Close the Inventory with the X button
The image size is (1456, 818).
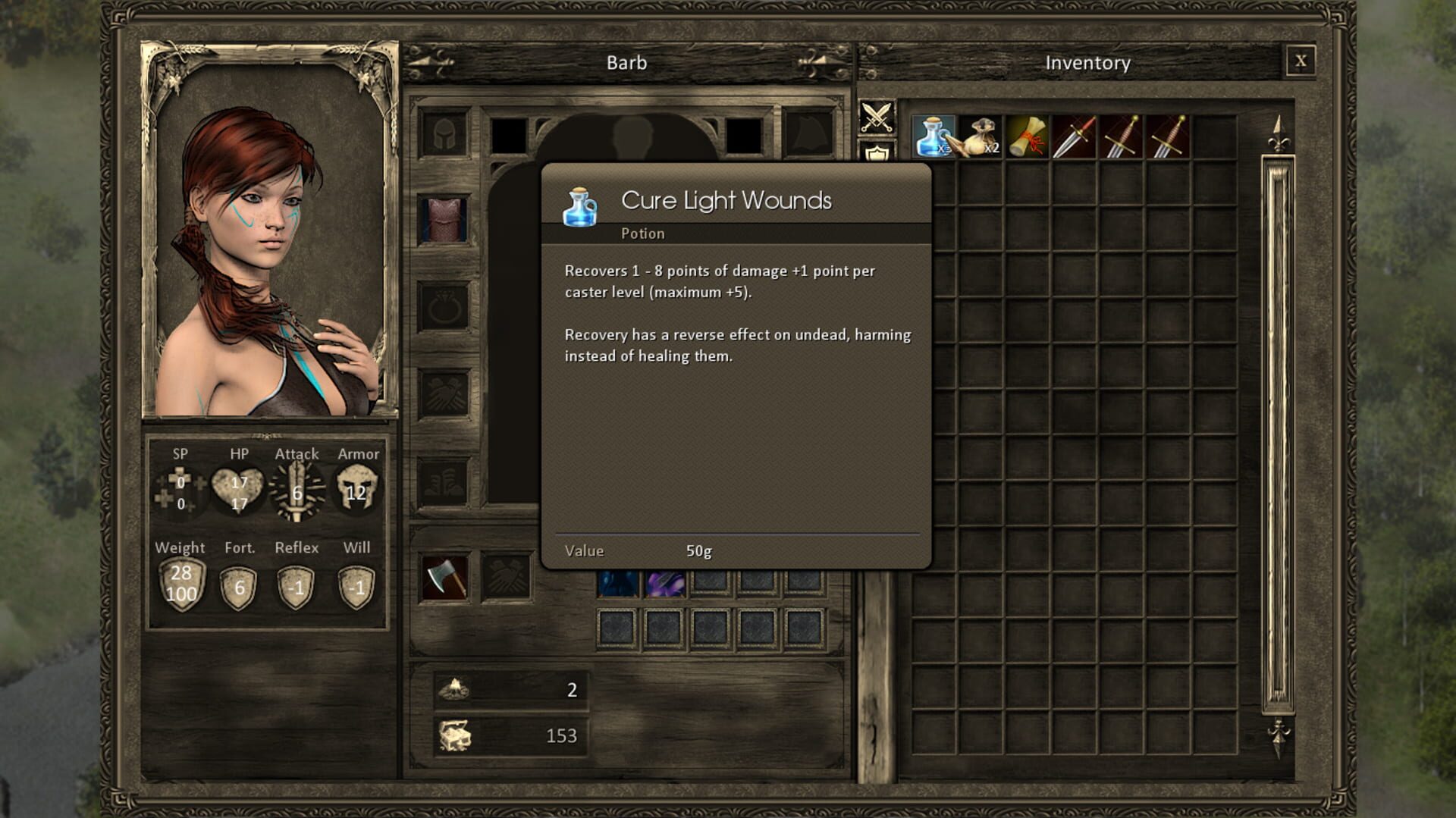pyautogui.click(x=1302, y=62)
